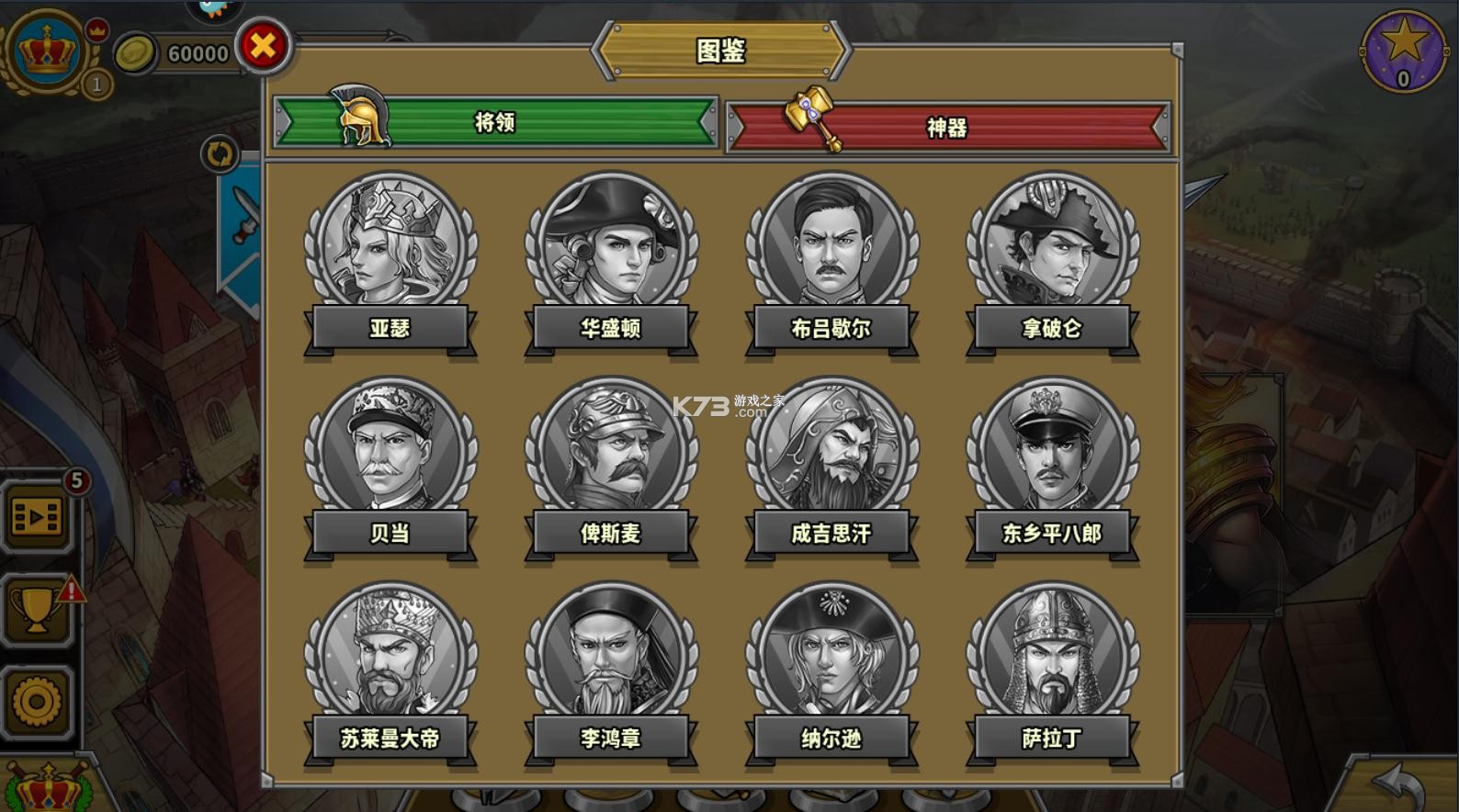This screenshot has width=1459, height=812.
Task: Switch to the 将领 generals tab
Action: pyautogui.click(x=495, y=122)
